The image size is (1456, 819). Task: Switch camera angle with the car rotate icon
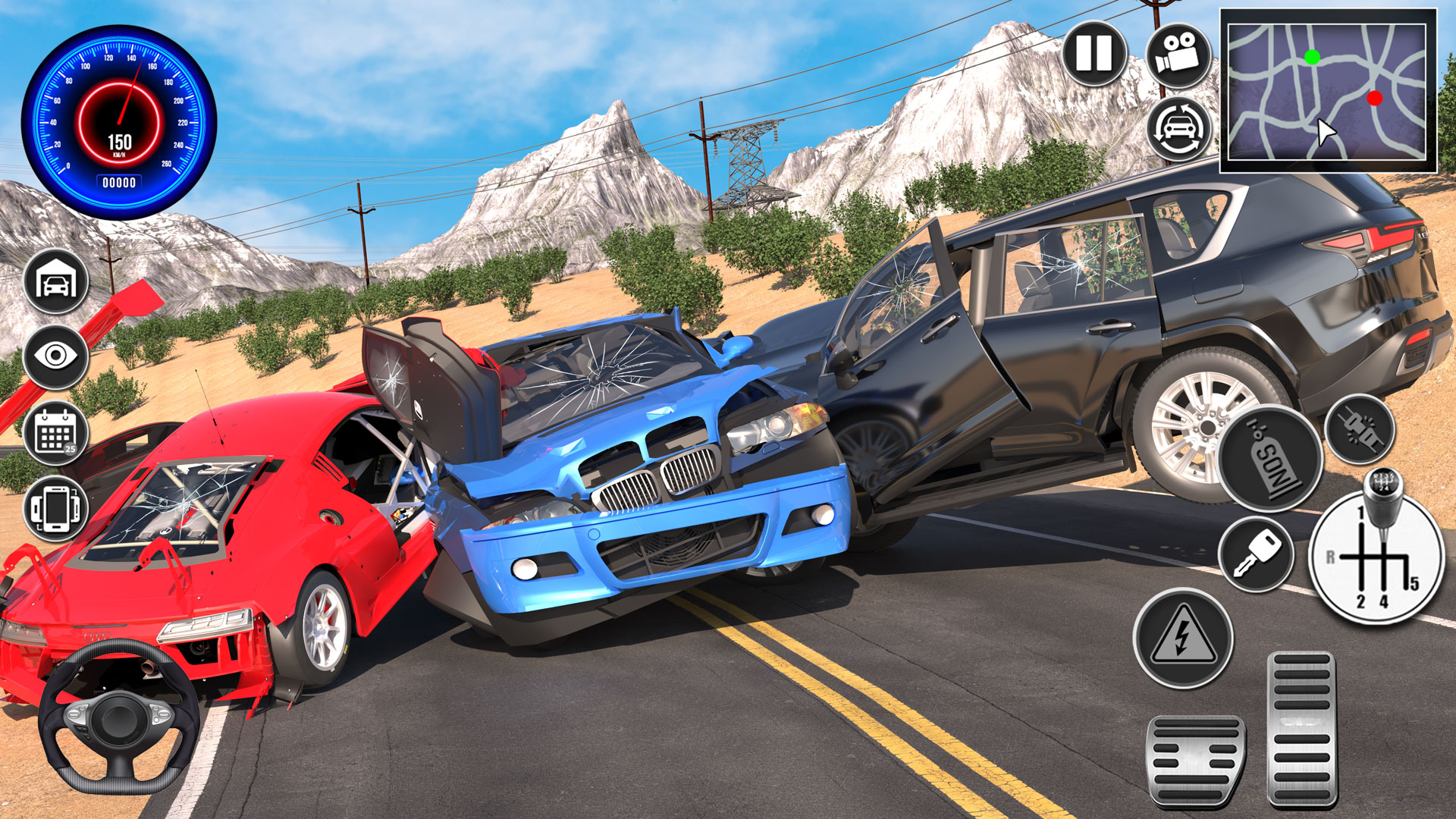click(x=1179, y=129)
